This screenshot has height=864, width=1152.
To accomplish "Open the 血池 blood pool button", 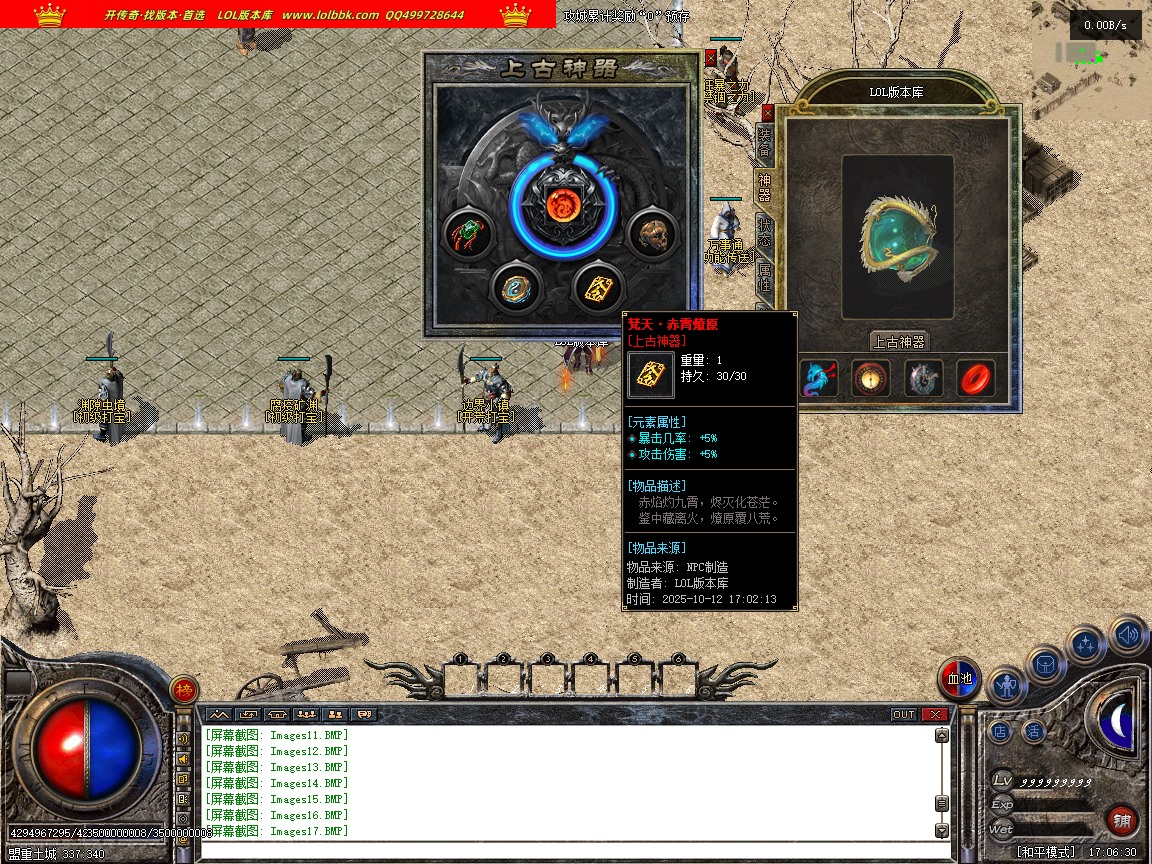I will click(x=960, y=679).
